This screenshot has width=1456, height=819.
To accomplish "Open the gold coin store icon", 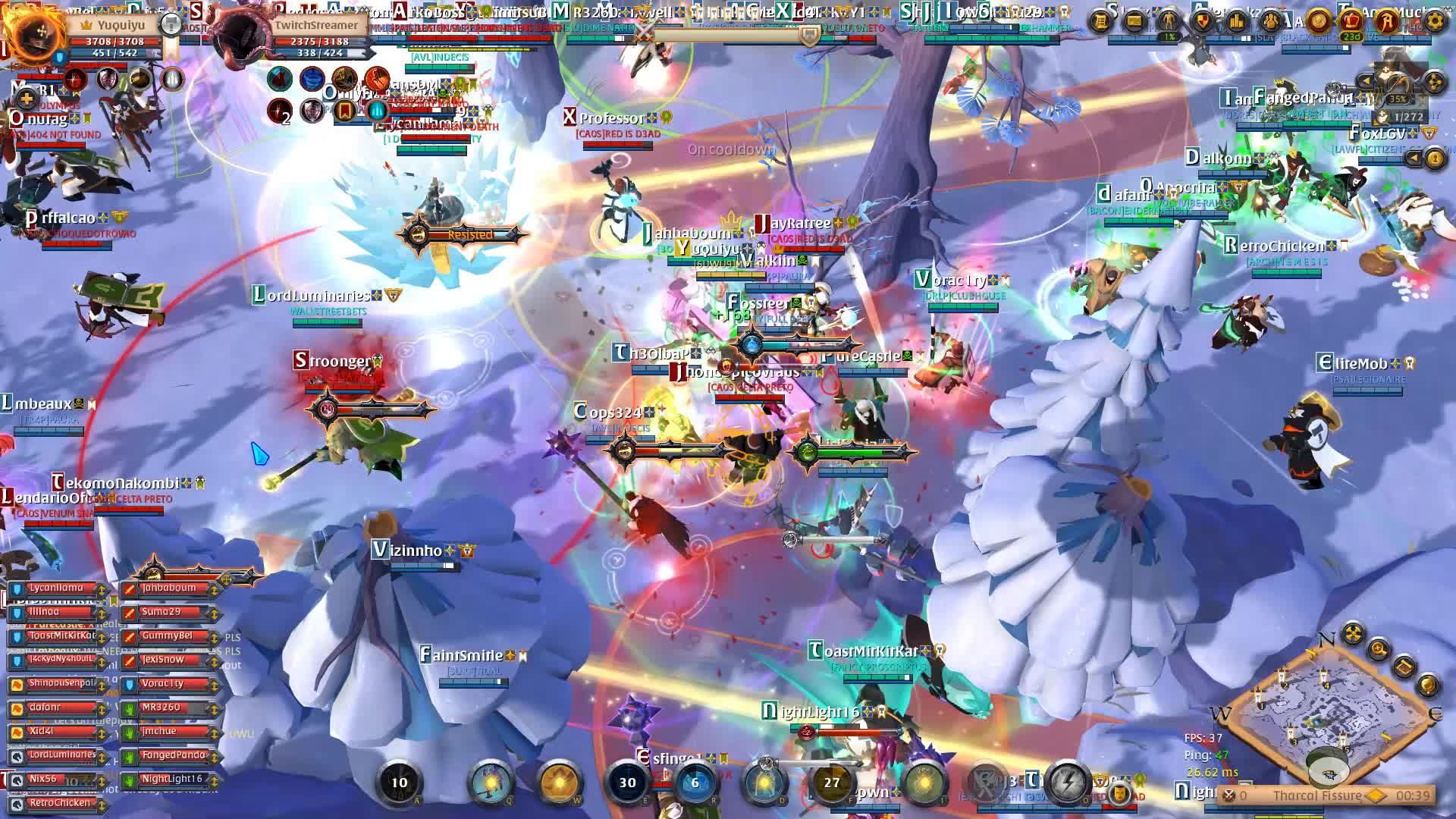I will tap(1319, 20).
